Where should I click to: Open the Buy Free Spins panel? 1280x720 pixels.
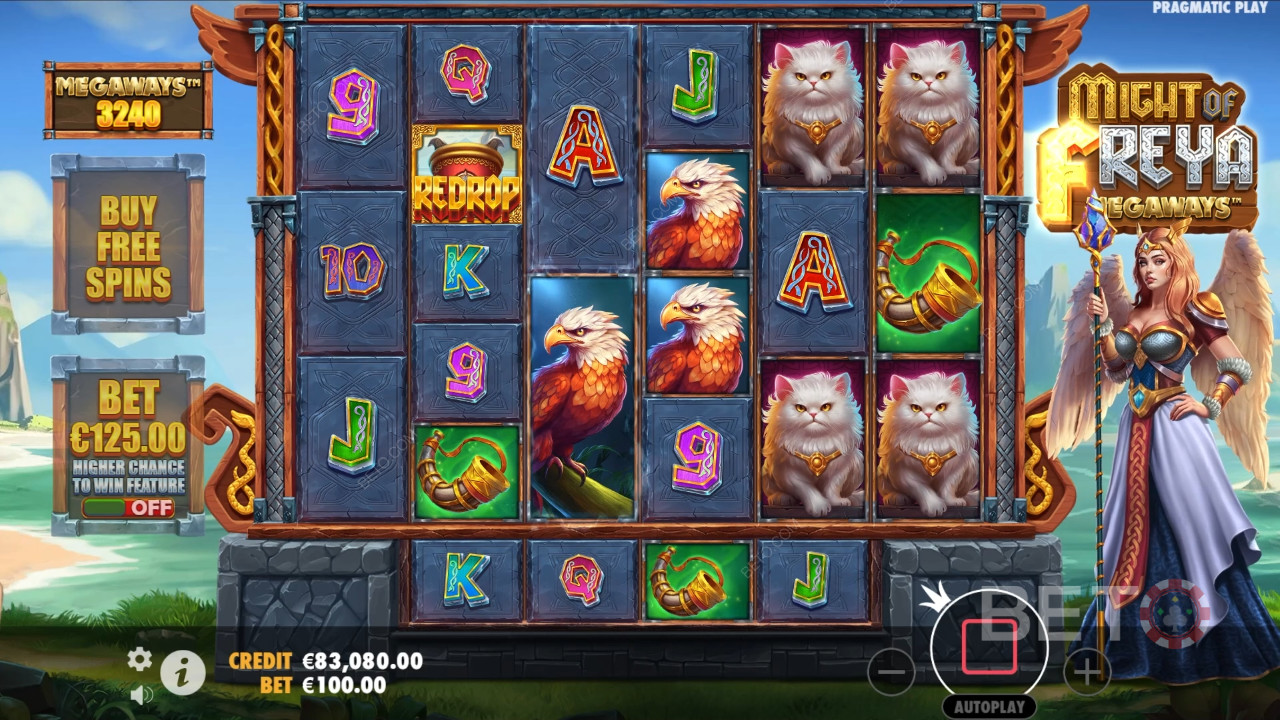pos(128,247)
